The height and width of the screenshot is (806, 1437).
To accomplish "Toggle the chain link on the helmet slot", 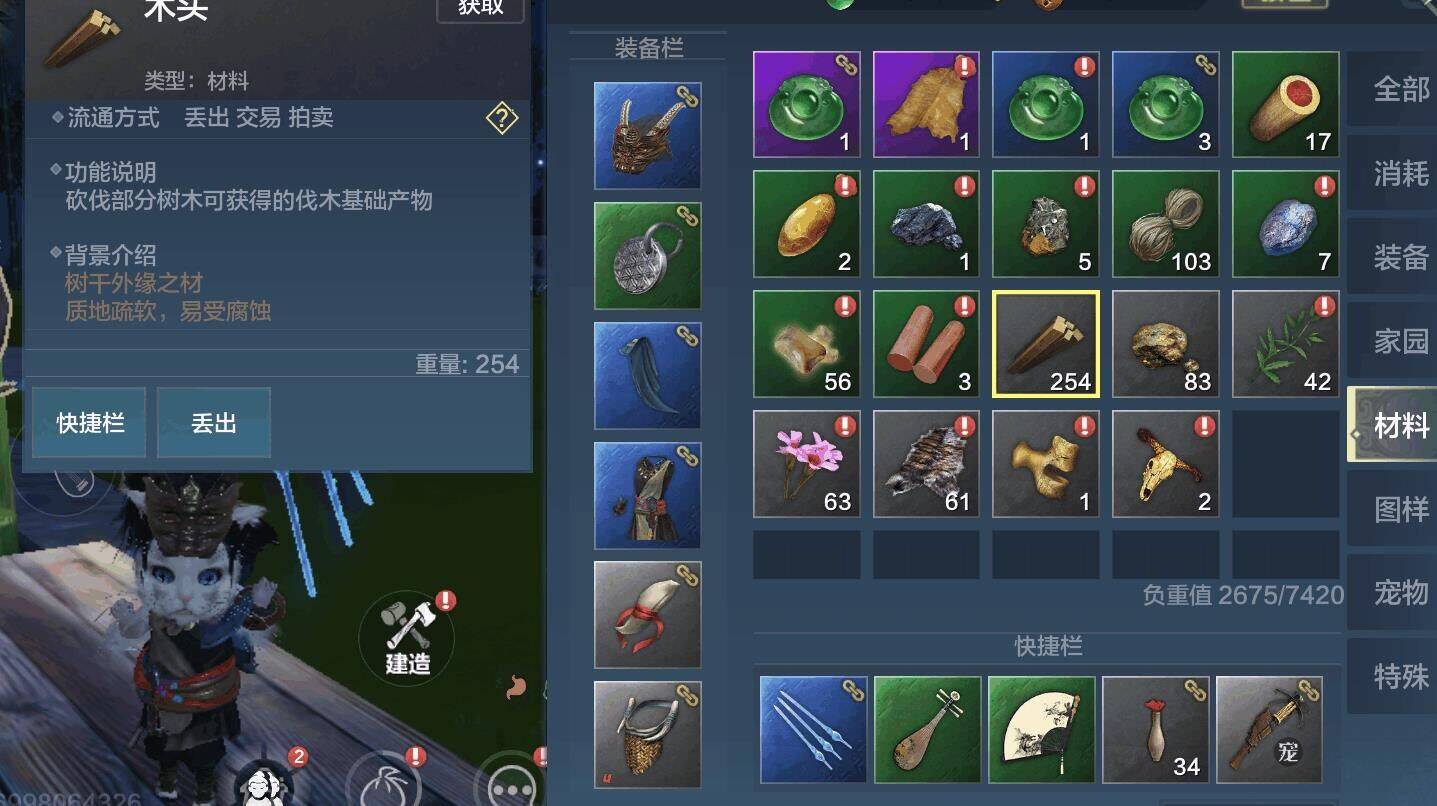I will pyautogui.click(x=689, y=94).
